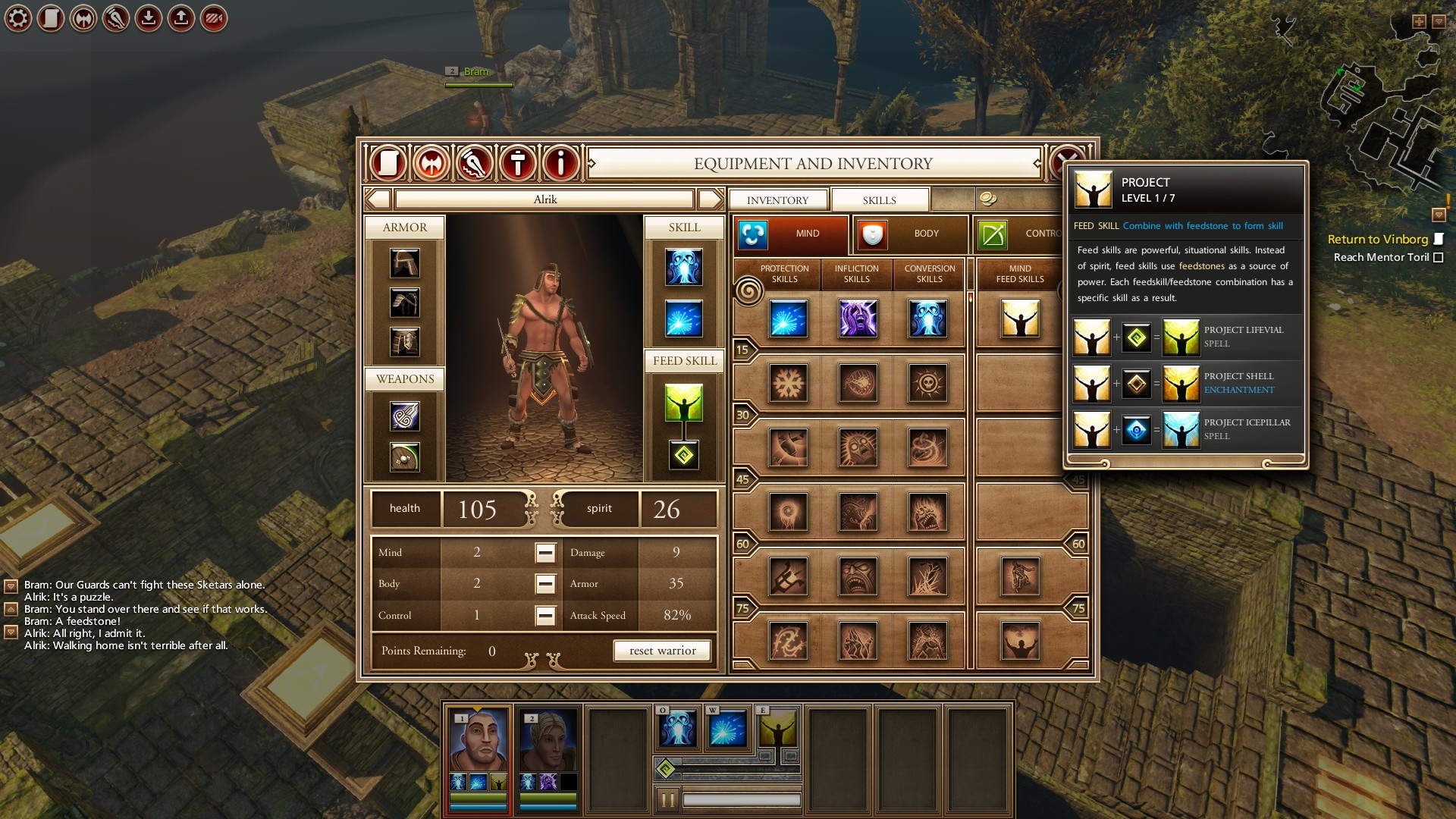The image size is (1456, 819).
Task: Open the settings gear menu
Action: [18, 18]
